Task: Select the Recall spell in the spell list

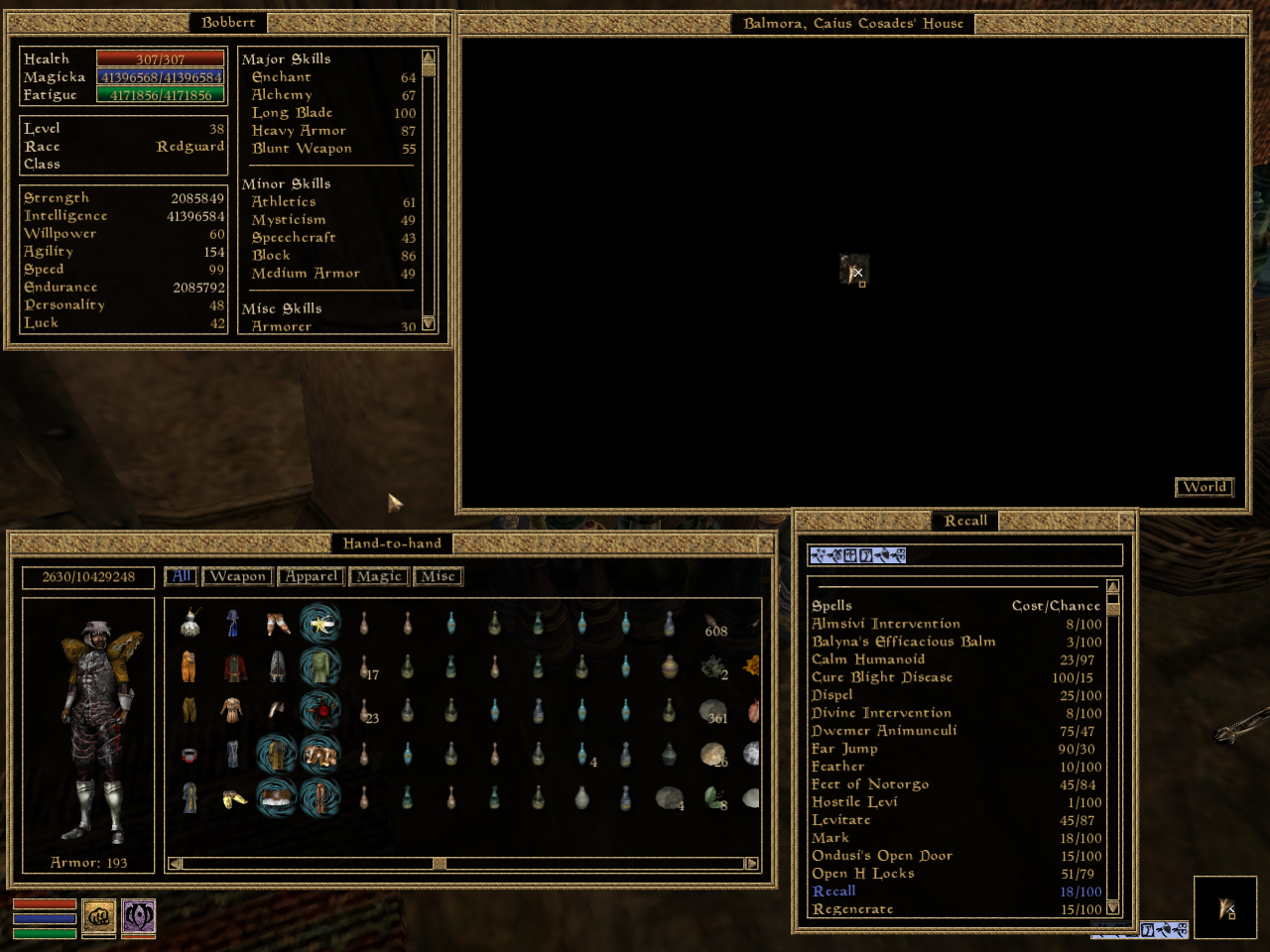Action: tap(834, 891)
